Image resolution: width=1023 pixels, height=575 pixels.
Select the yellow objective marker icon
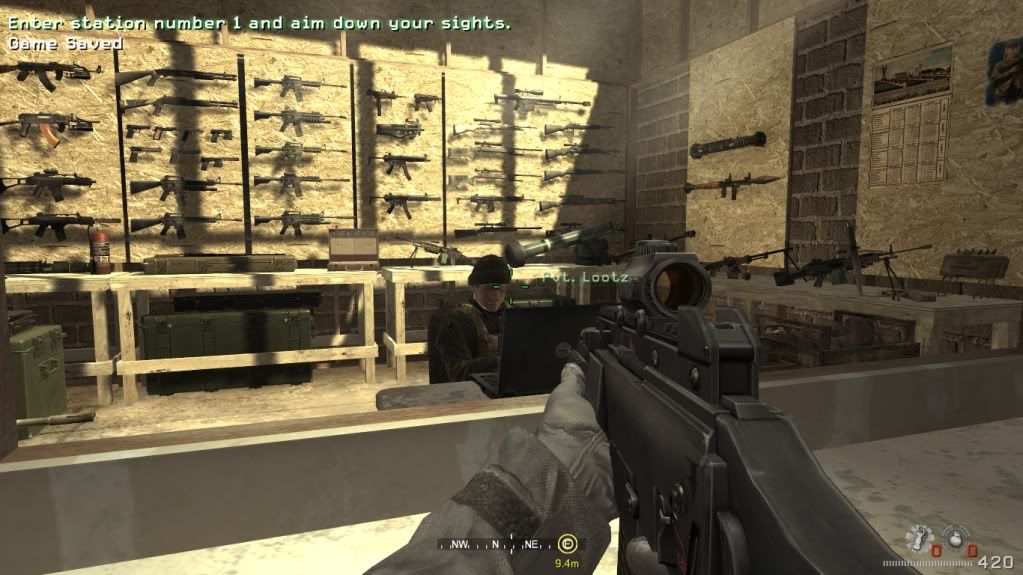click(x=568, y=545)
